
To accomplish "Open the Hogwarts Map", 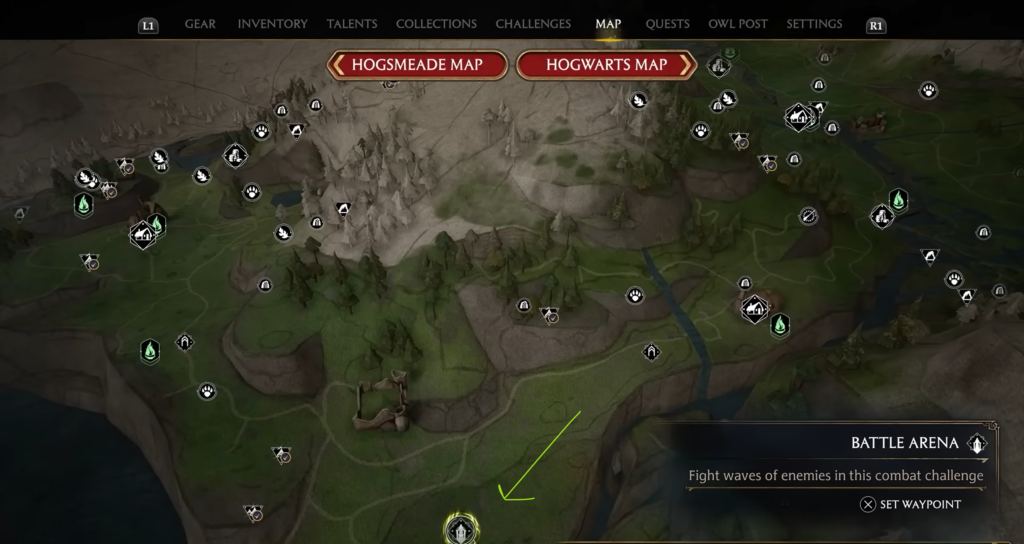I will click(x=606, y=65).
